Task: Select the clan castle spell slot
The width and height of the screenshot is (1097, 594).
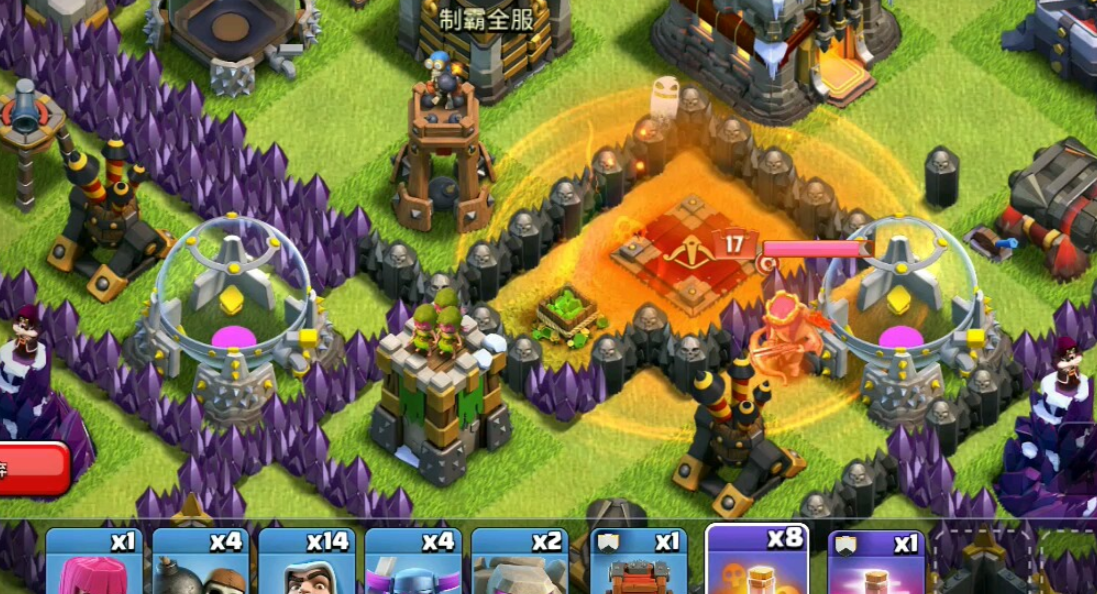Action: point(876,562)
